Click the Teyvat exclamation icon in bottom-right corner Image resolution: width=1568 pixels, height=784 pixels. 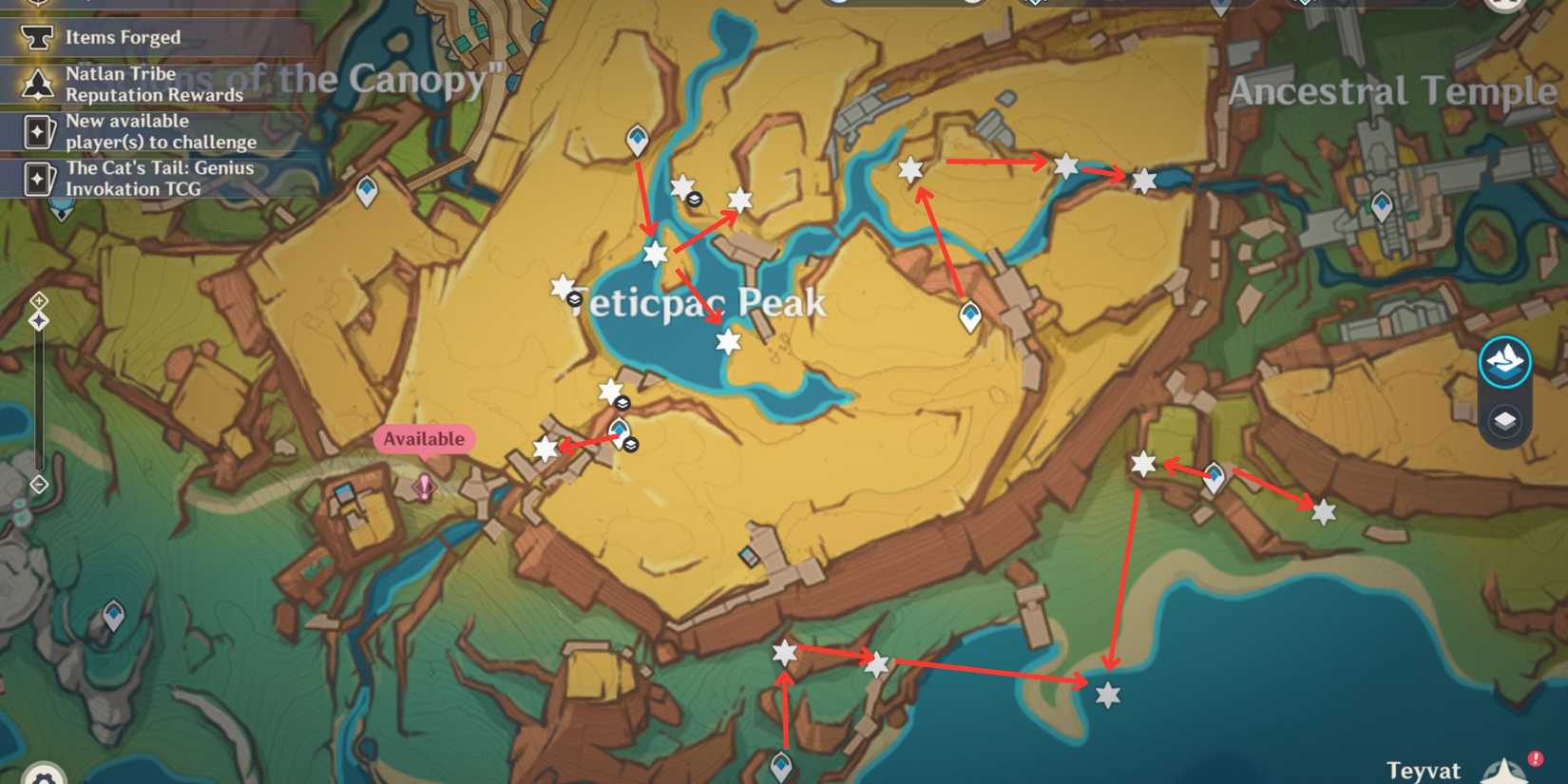pos(1536,757)
